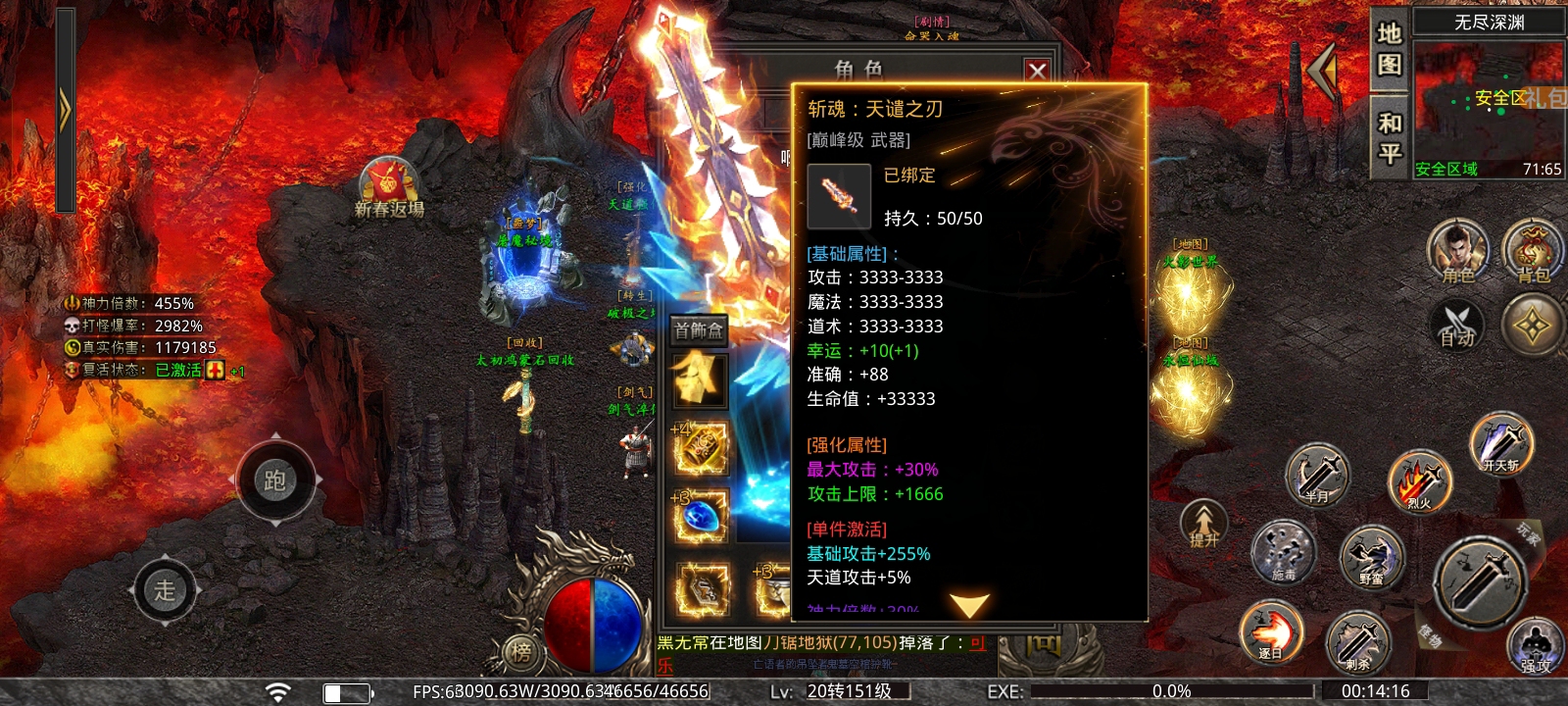
Task: Use the 野蛮 charge skill
Action: click(x=1372, y=557)
